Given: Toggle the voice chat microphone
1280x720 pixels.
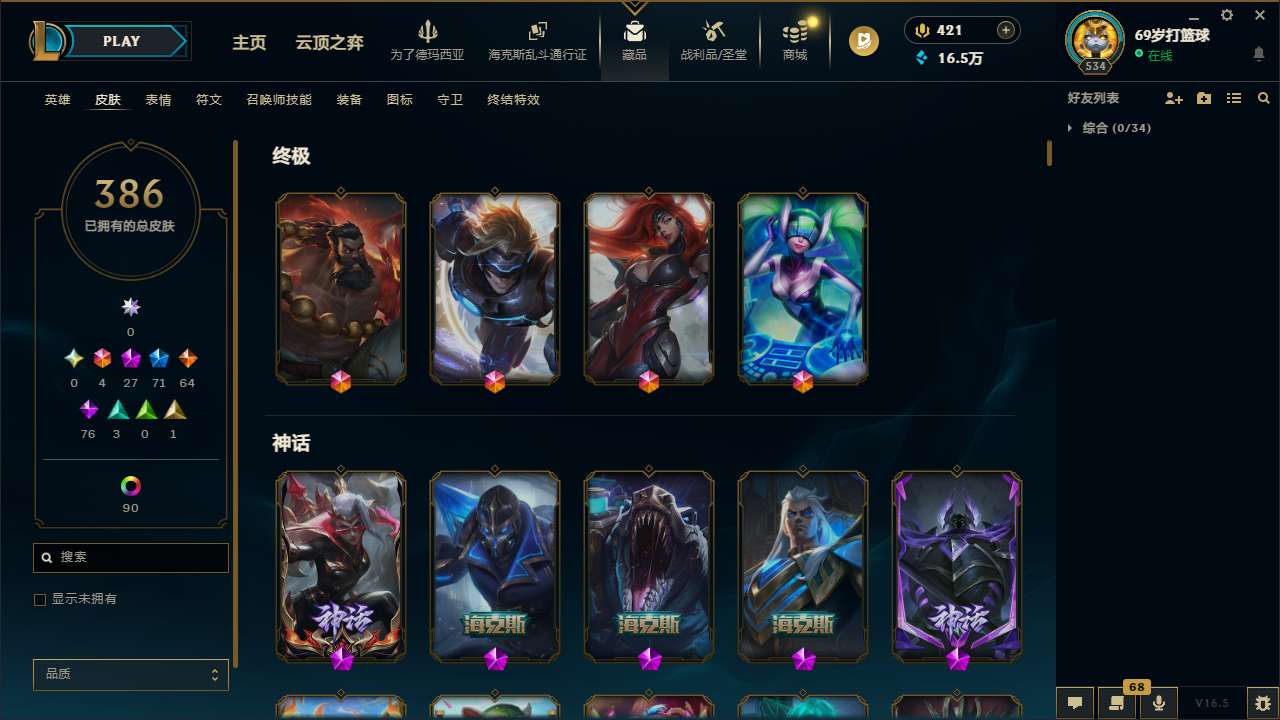Looking at the screenshot, I should (1158, 703).
